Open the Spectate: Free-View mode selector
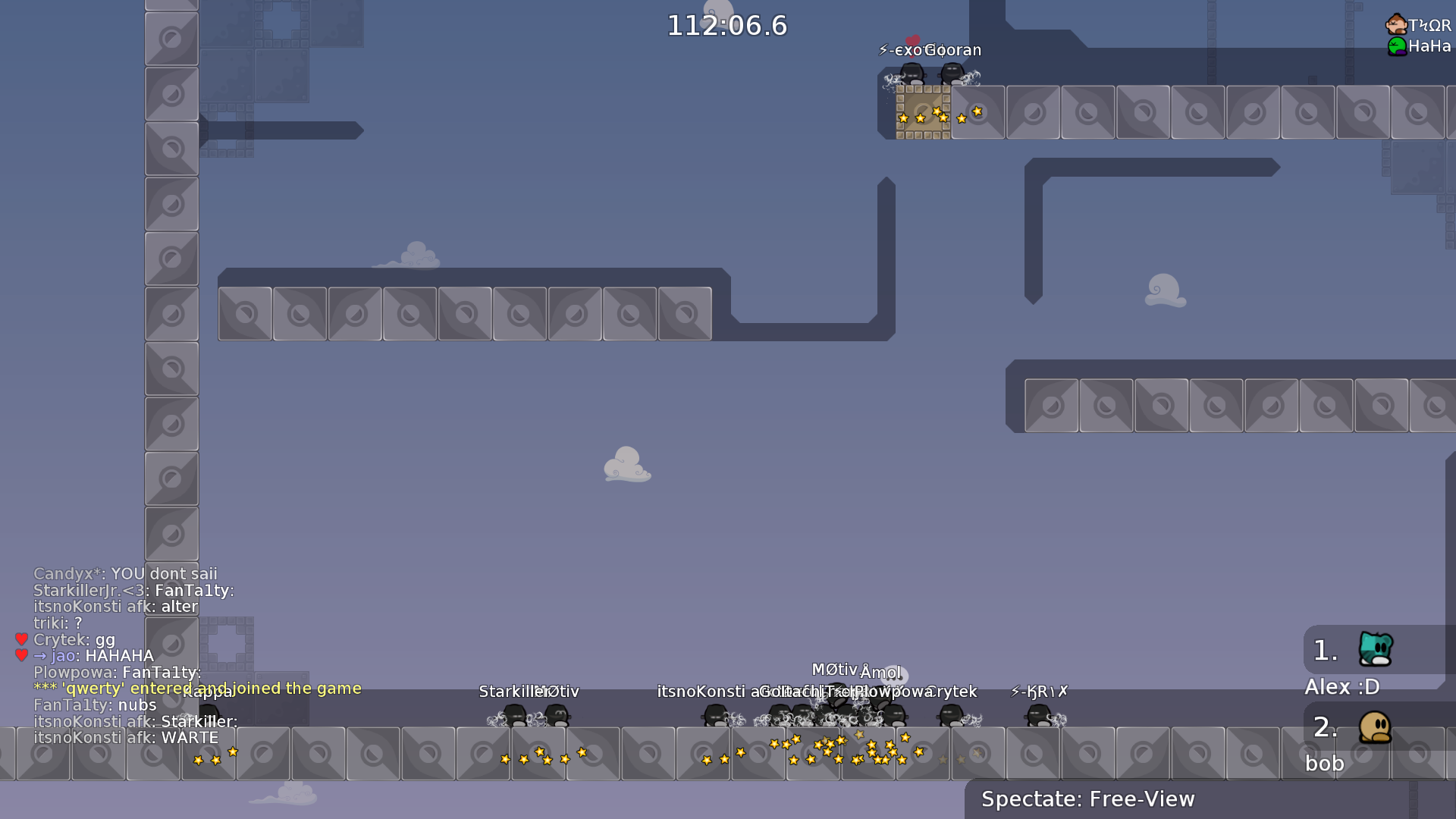This screenshot has width=1456, height=819. [x=1087, y=799]
